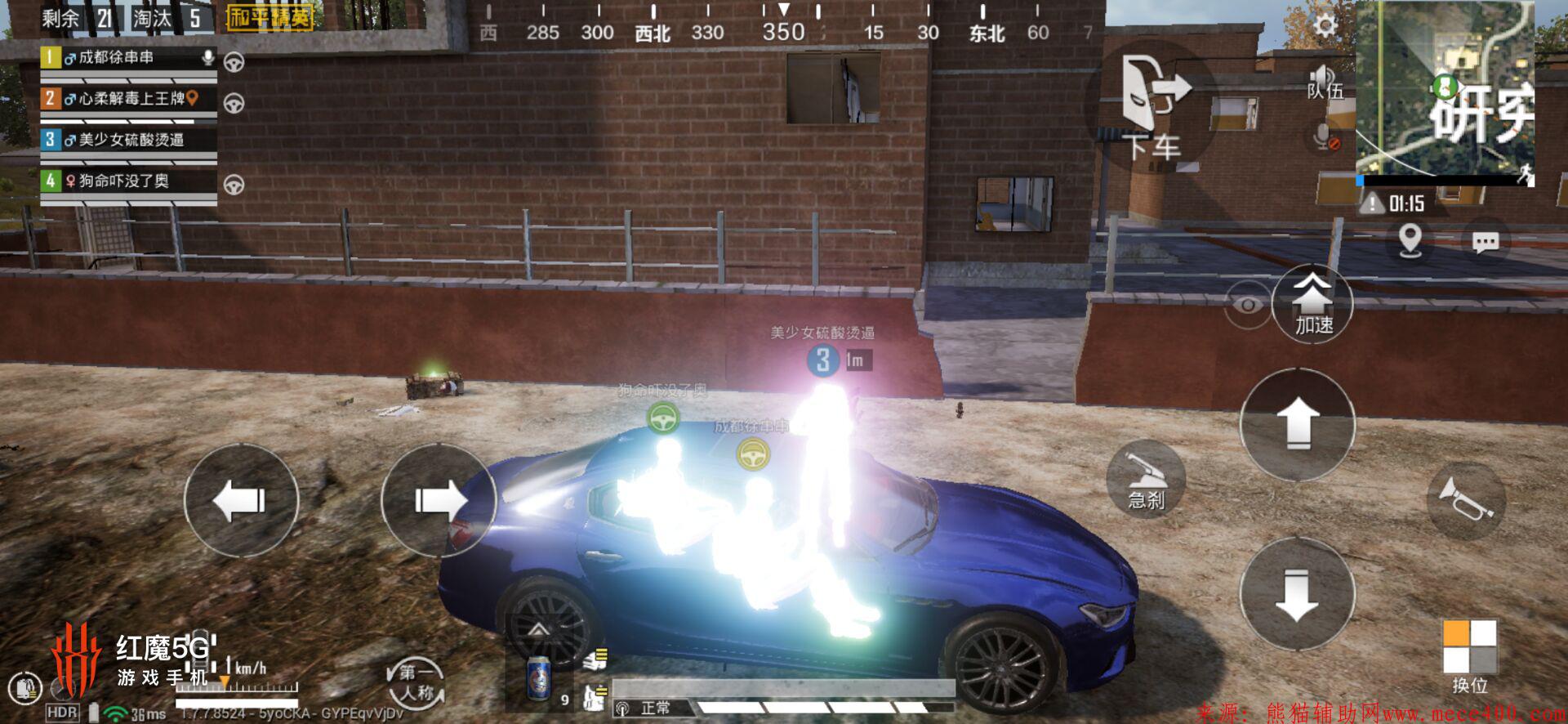Image resolution: width=1568 pixels, height=724 pixels.
Task: Open the quick chat bubble
Action: 1485,242
